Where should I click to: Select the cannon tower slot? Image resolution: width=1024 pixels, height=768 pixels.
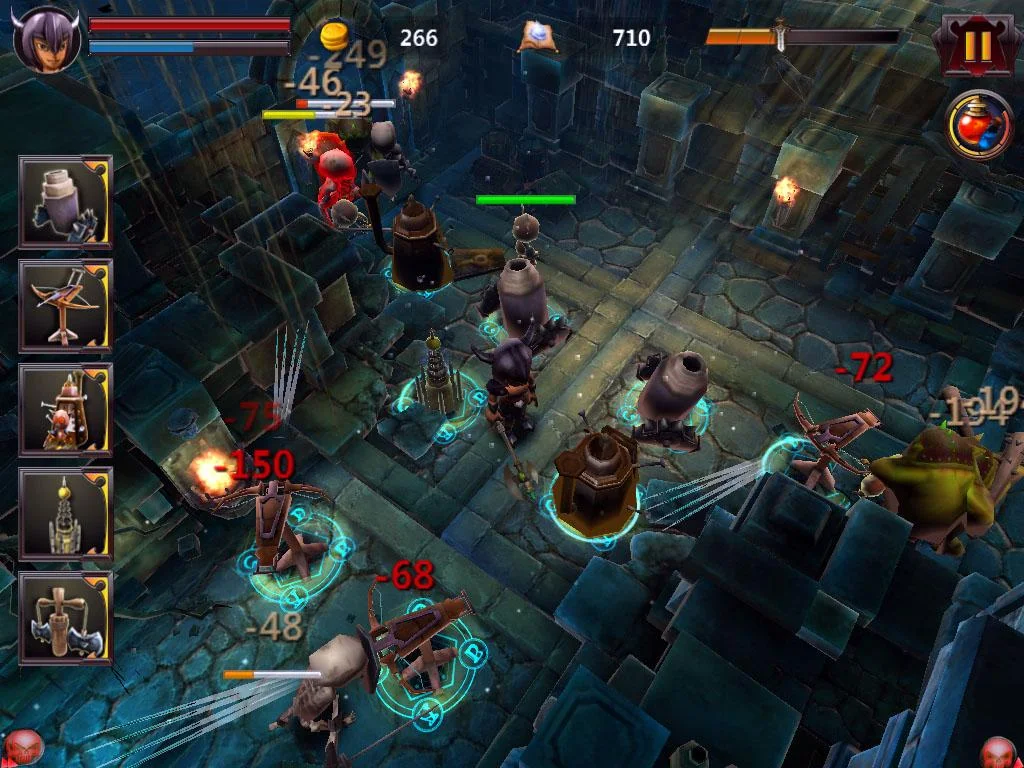pyautogui.click(x=65, y=201)
